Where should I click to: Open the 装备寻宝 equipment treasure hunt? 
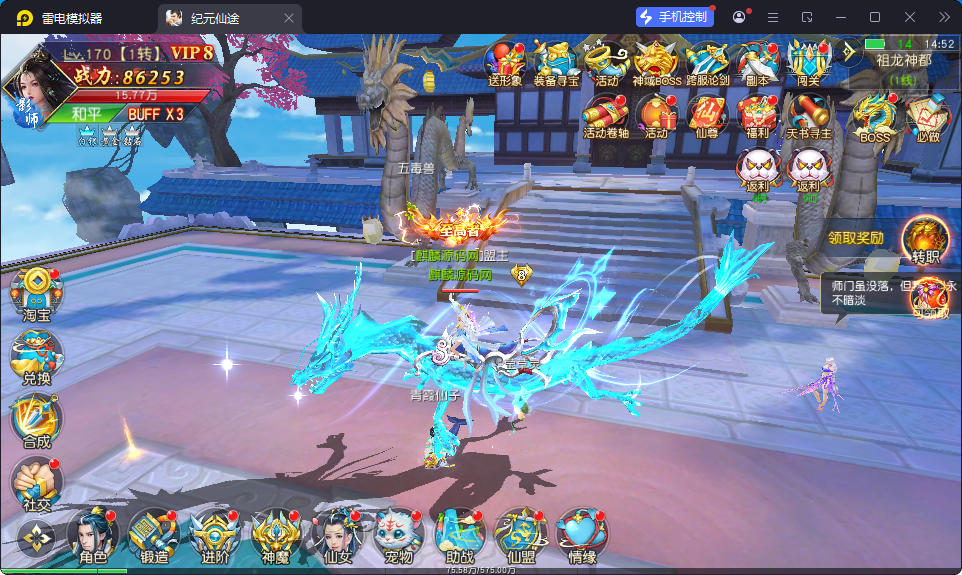[x=555, y=62]
